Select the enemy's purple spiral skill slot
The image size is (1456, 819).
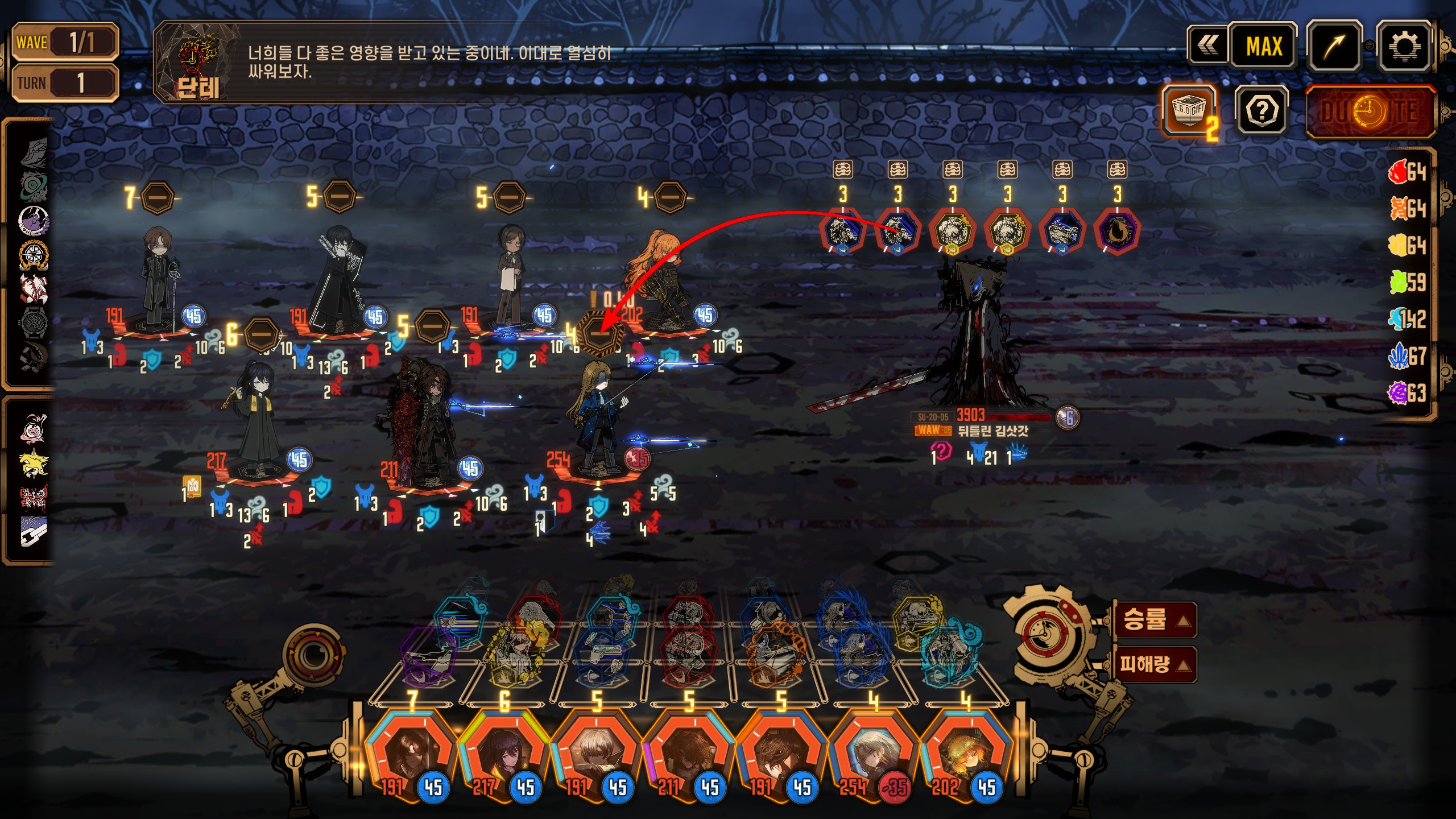(x=1116, y=231)
